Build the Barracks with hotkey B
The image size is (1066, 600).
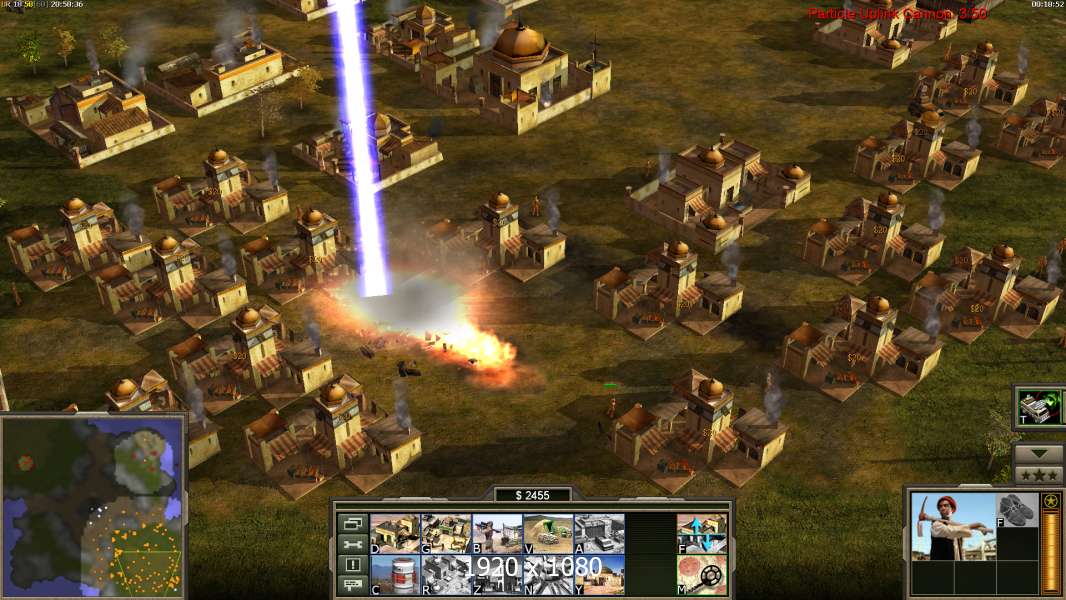(x=497, y=534)
